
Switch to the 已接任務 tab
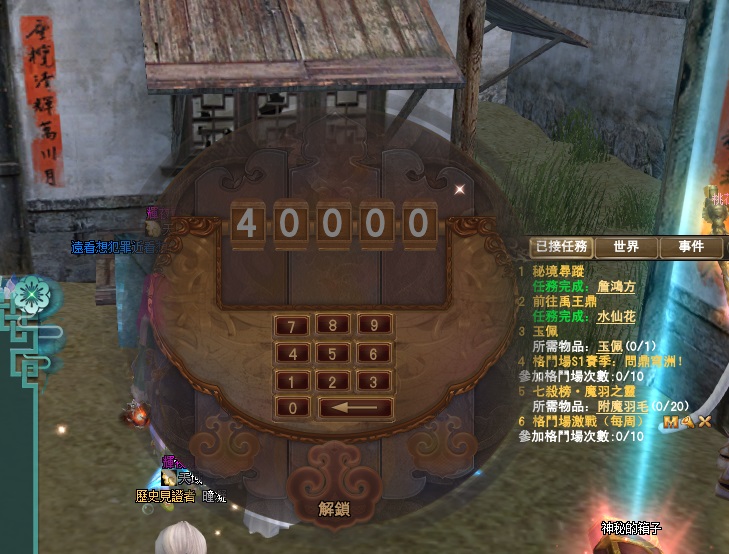pos(561,247)
